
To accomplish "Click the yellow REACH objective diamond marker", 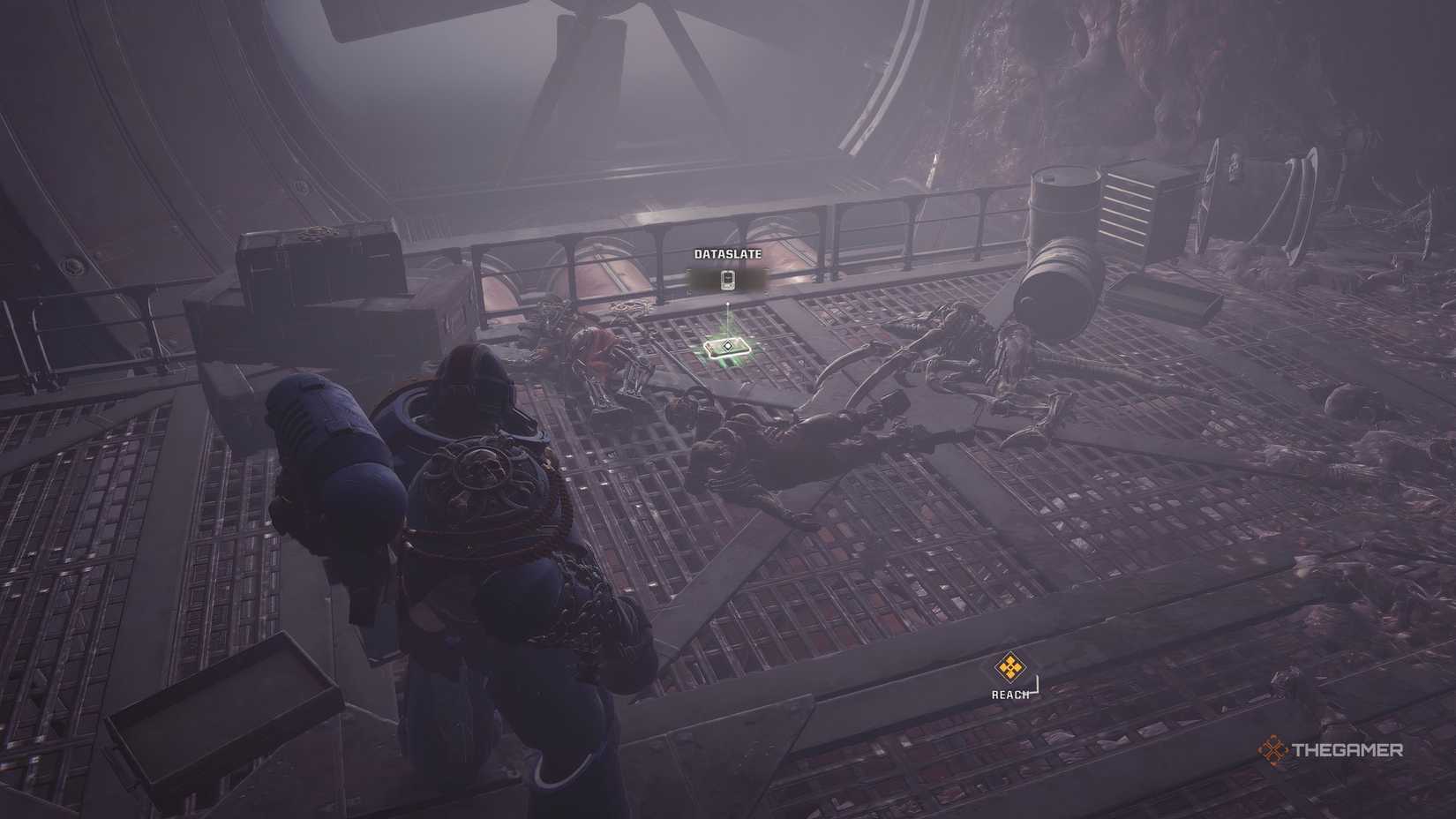I will [x=1010, y=667].
